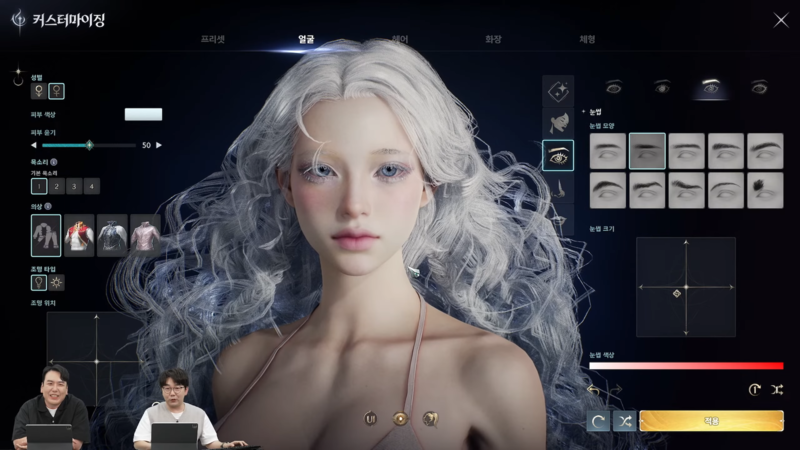Click the 피부 색상 skin color swatch
The image size is (800, 450).
[143, 115]
